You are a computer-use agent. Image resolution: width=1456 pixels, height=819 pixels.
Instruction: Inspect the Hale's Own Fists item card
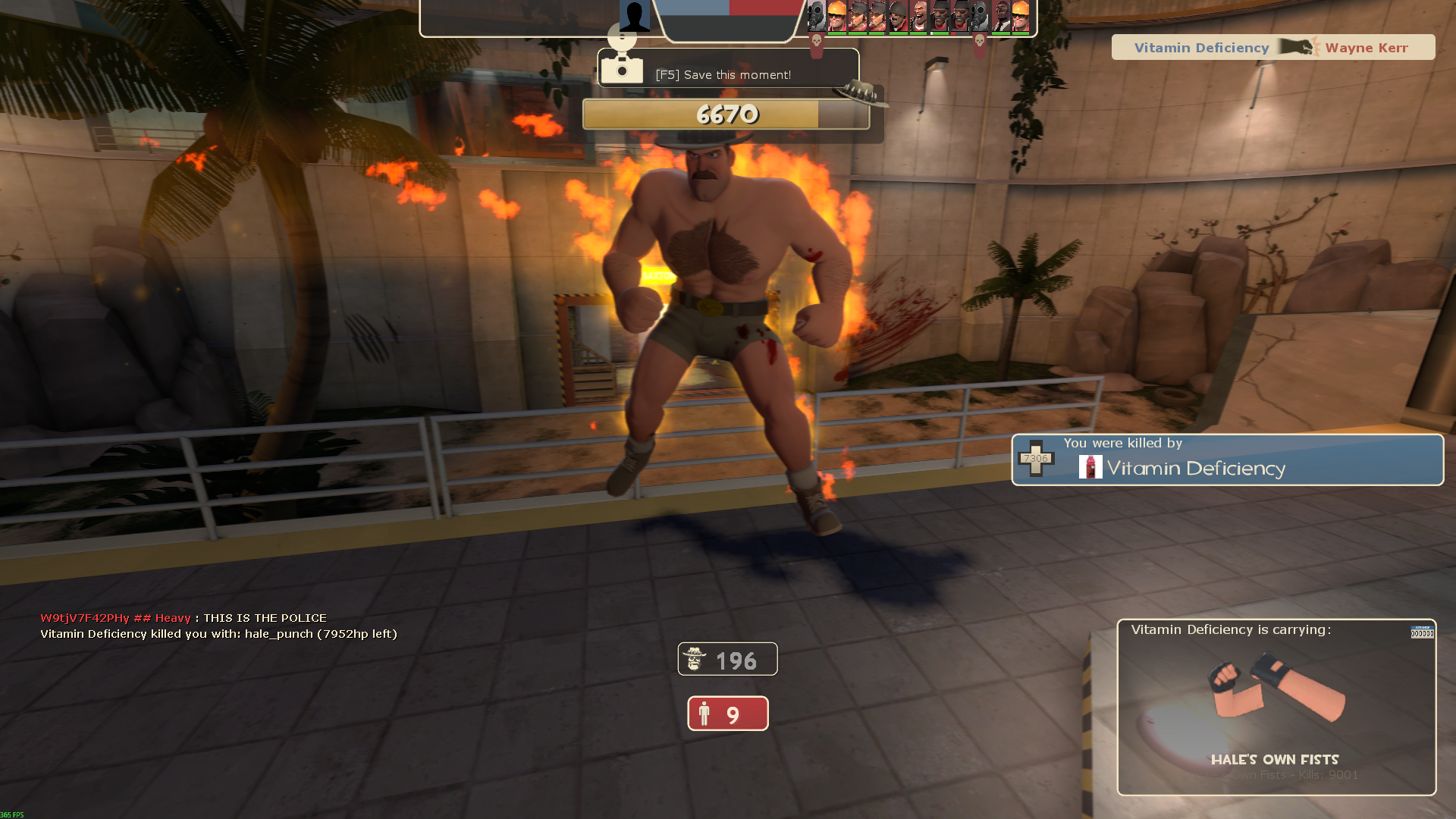1276,707
